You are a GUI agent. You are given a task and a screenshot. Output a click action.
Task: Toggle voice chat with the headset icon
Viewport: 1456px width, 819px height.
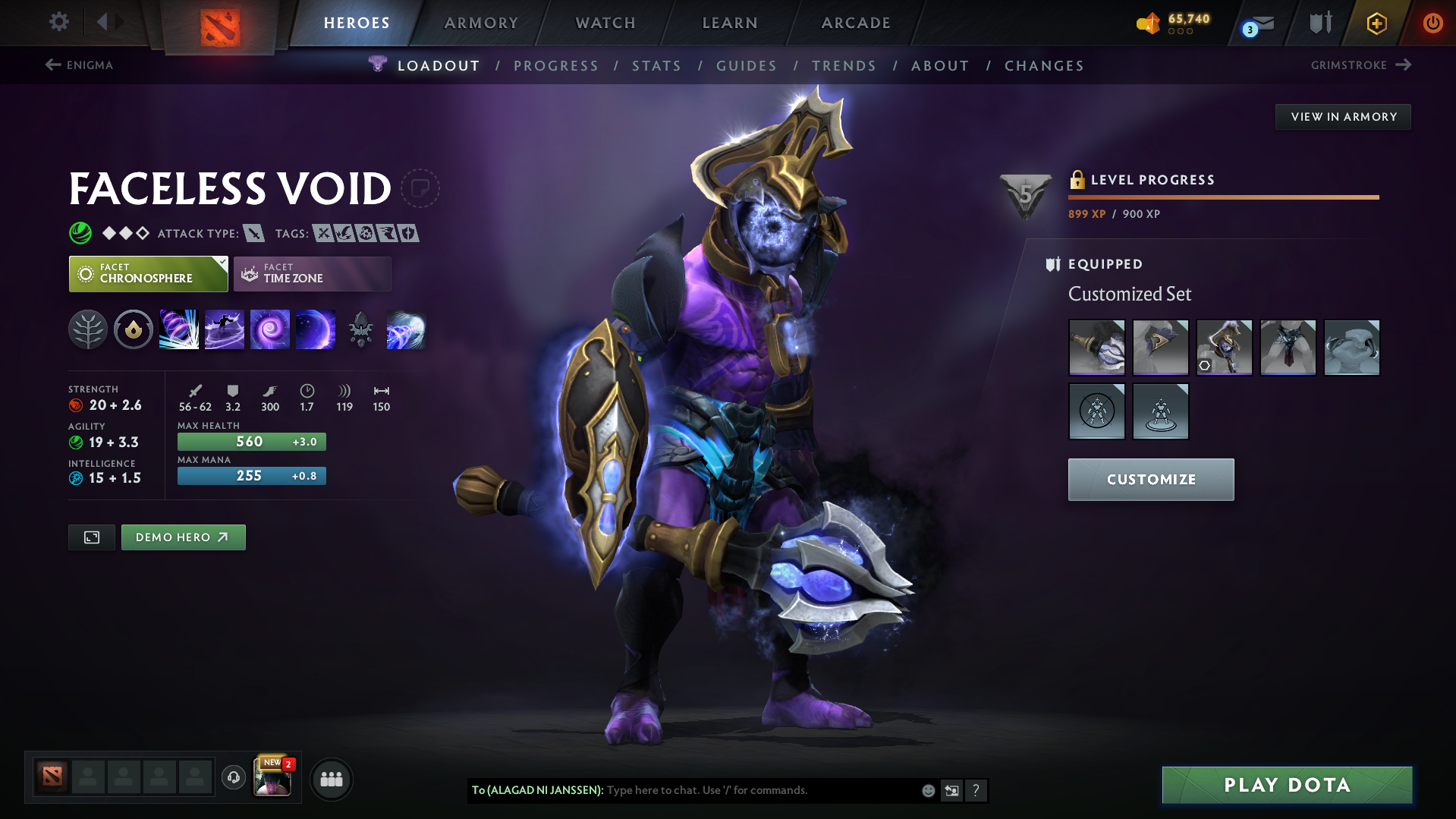pyautogui.click(x=234, y=778)
